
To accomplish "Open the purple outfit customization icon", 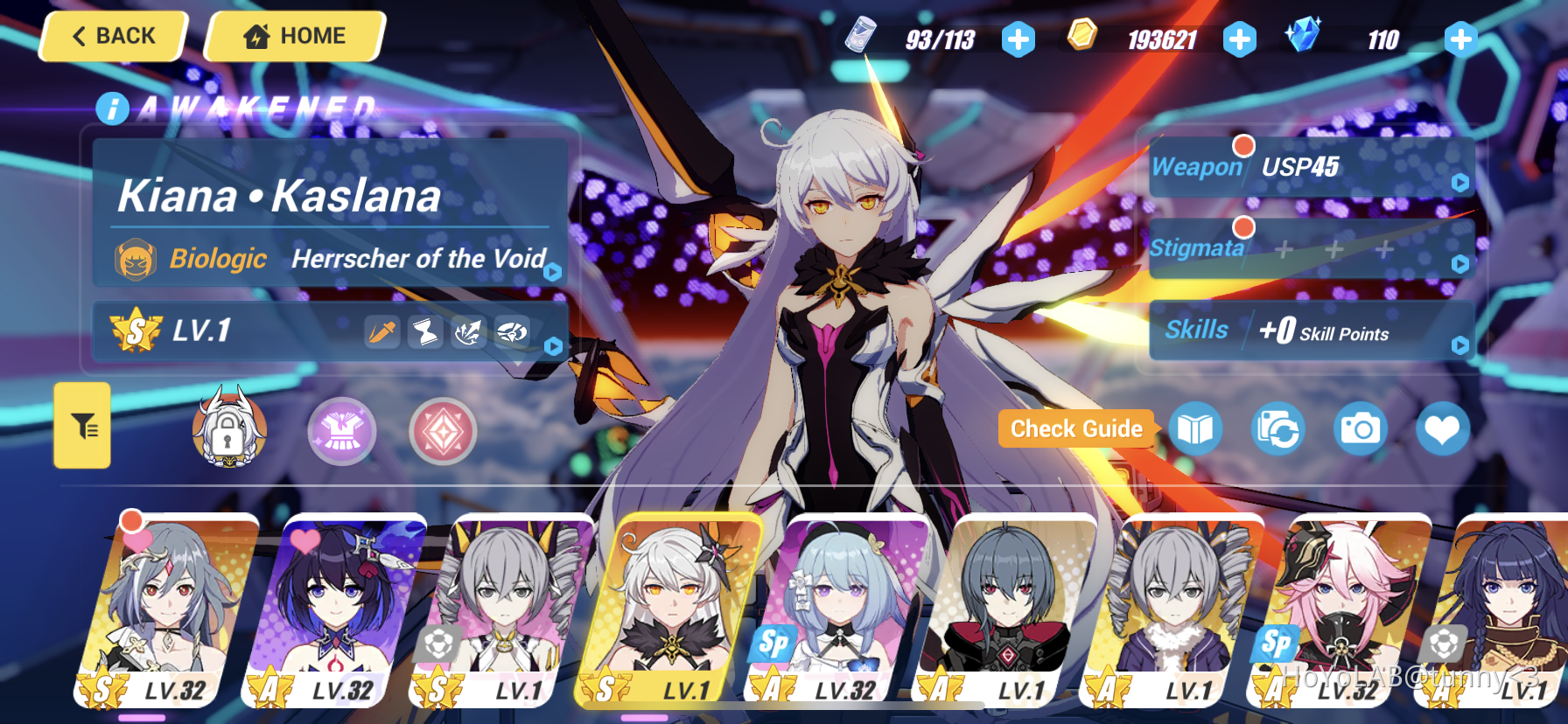I will (341, 430).
